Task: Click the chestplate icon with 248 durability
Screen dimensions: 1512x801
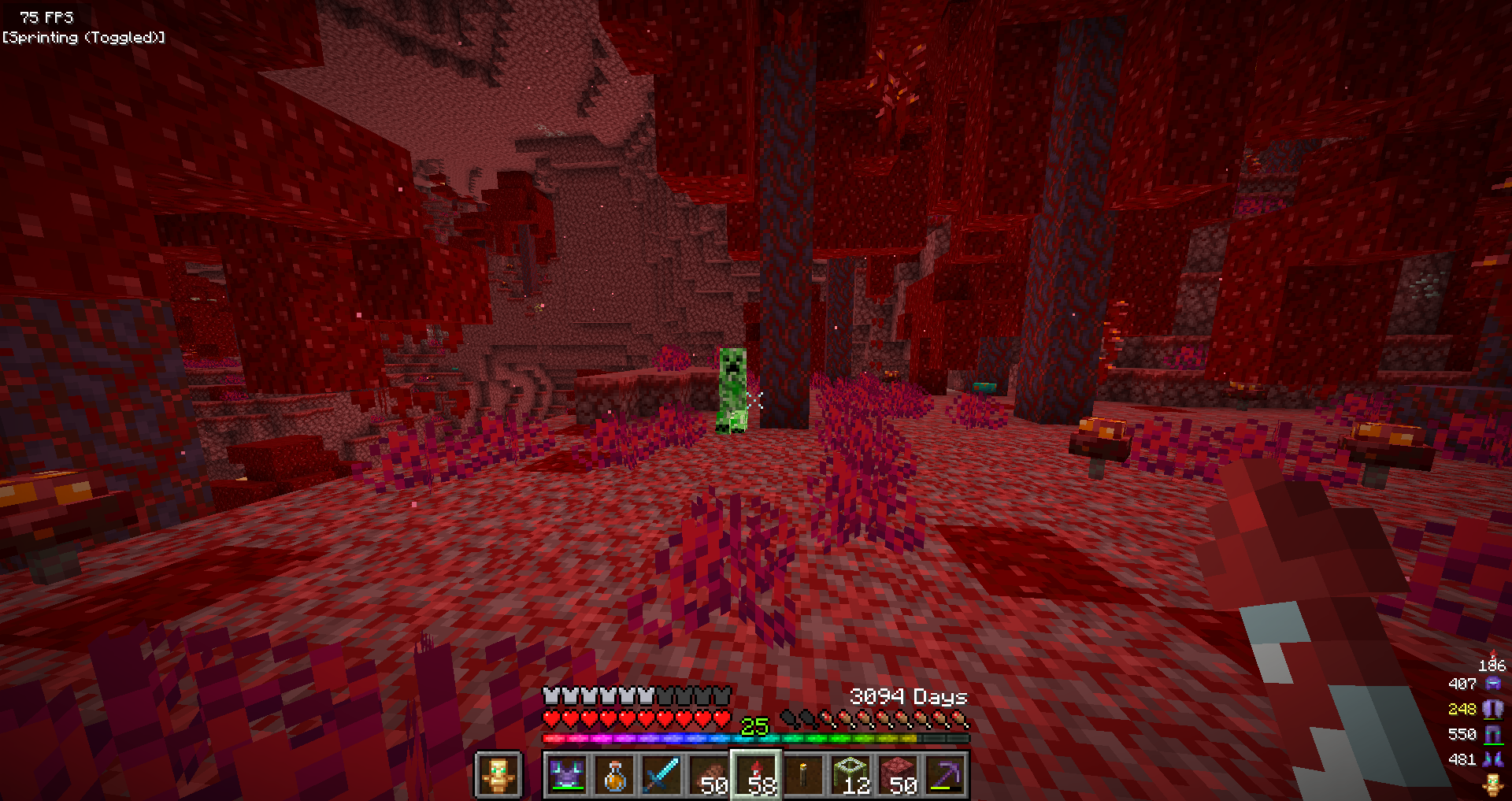Action: pos(1492,710)
